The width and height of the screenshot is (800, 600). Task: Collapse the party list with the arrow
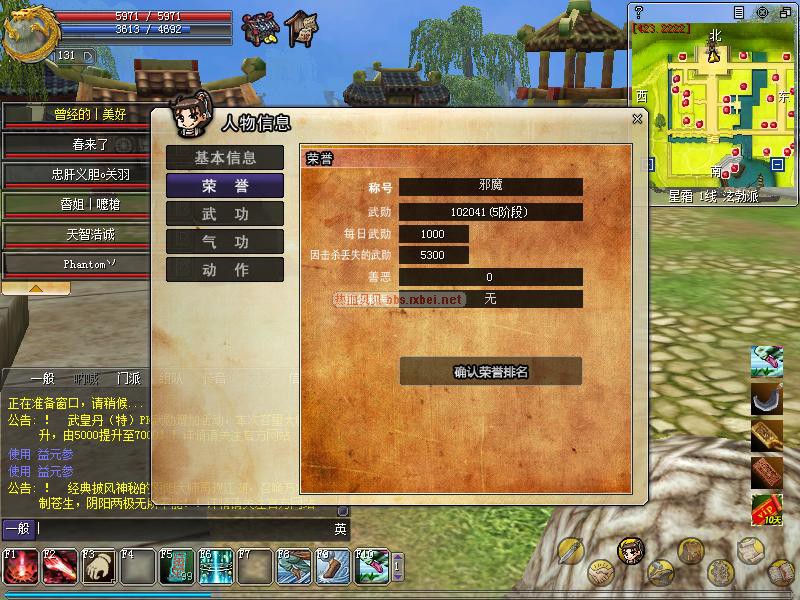35,288
